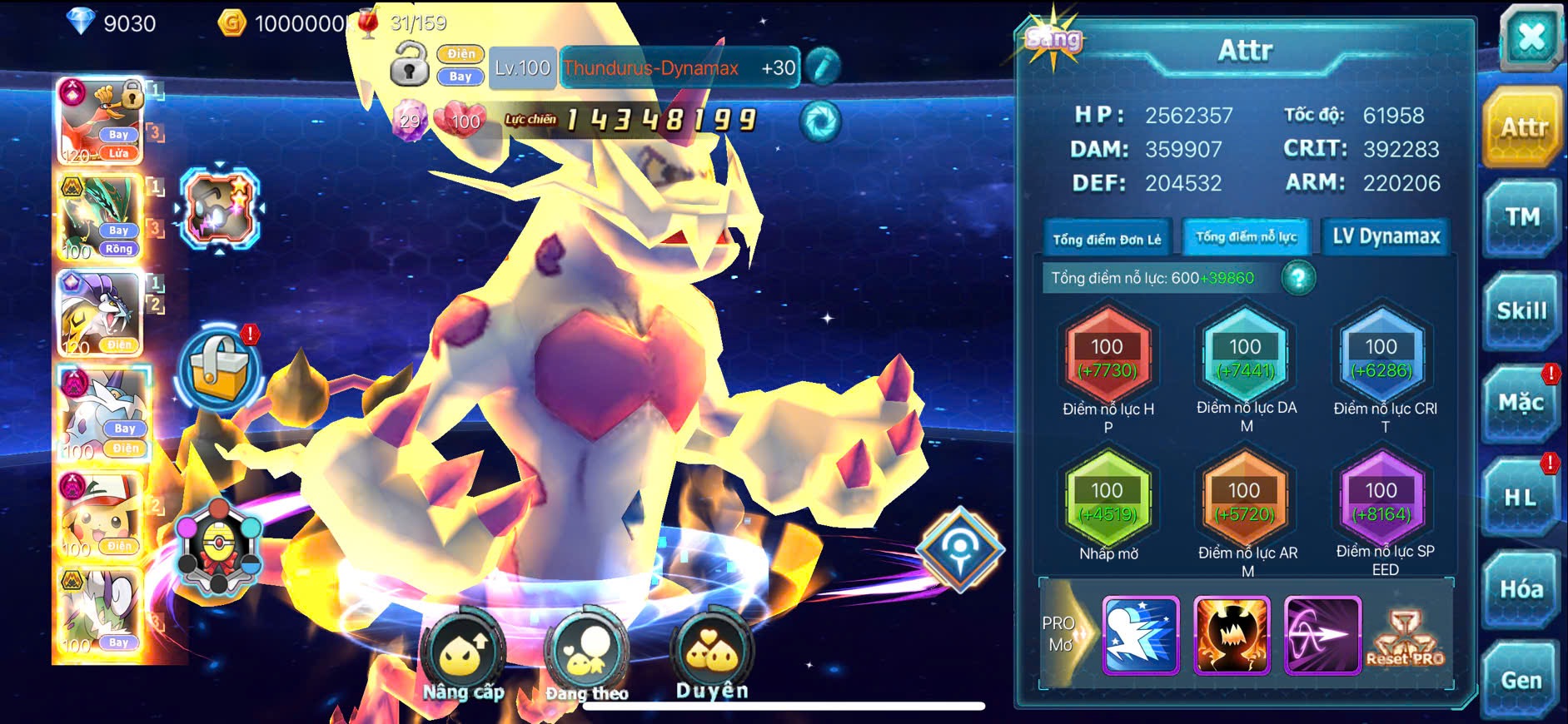Image resolution: width=1568 pixels, height=724 pixels.
Task: Toggle the padlock lock icon
Action: click(409, 66)
